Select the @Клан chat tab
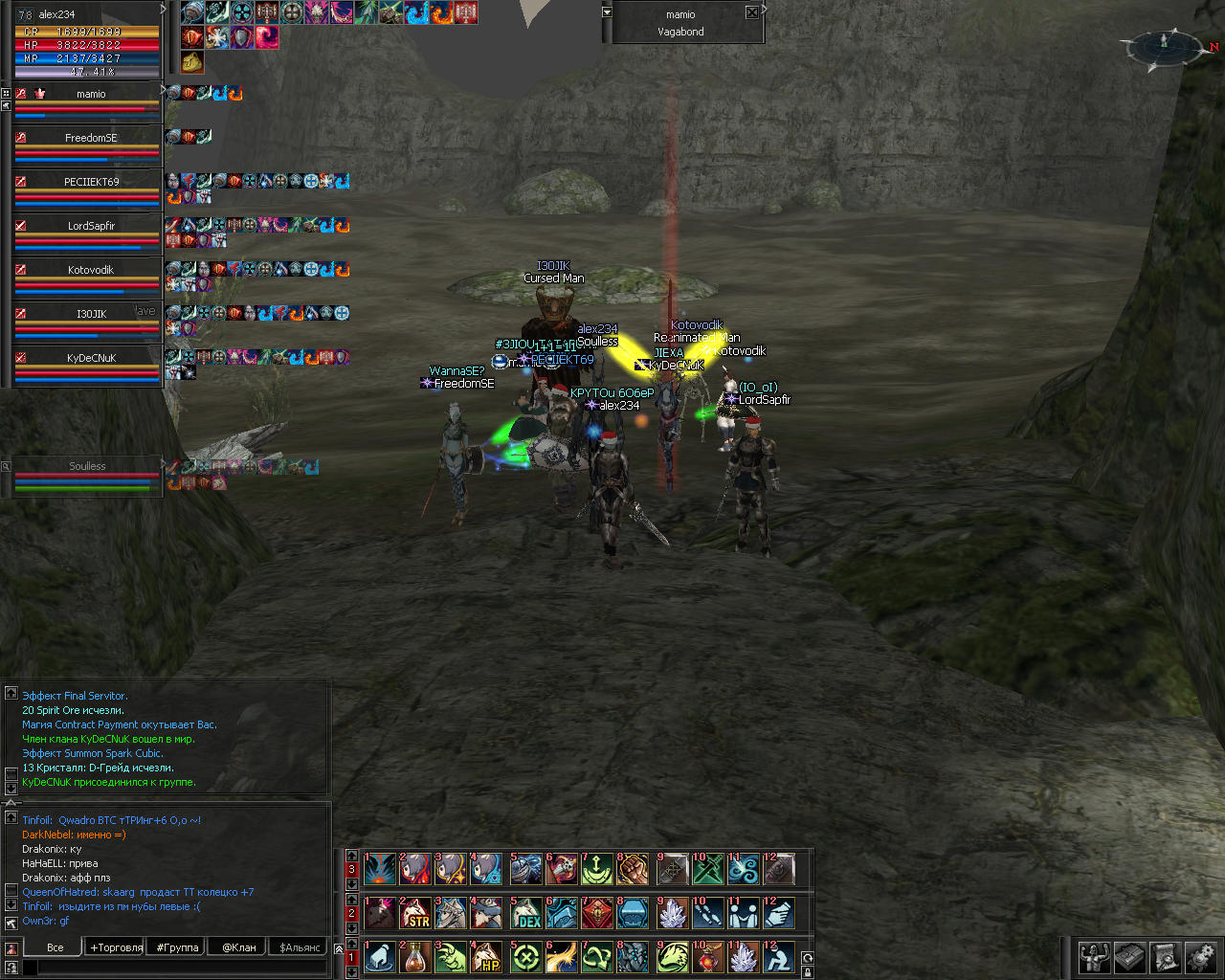The width and height of the screenshot is (1225, 980). (x=239, y=947)
